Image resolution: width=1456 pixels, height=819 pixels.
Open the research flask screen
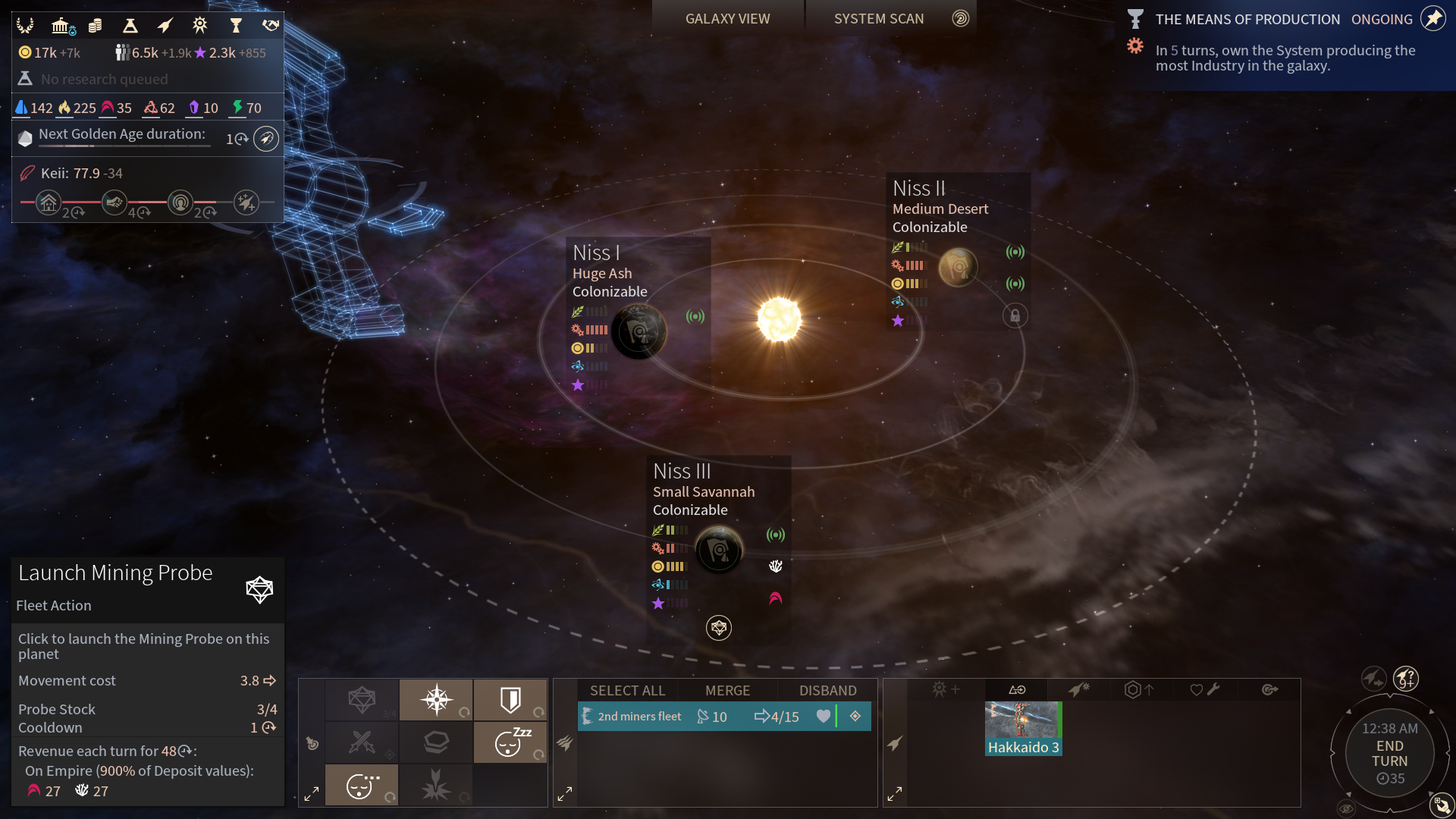(x=130, y=26)
